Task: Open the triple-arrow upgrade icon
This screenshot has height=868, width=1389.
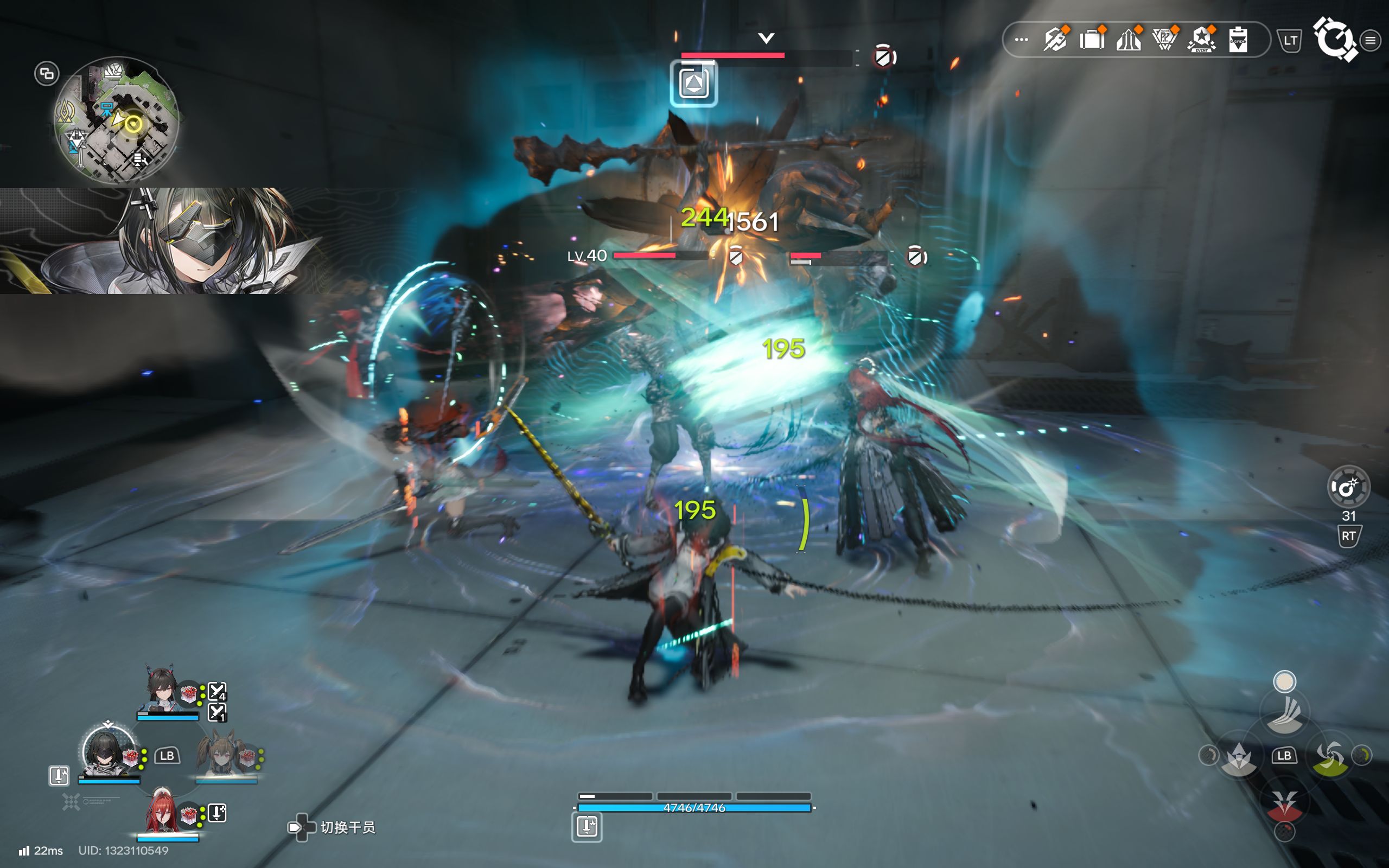Action: coord(1129,40)
